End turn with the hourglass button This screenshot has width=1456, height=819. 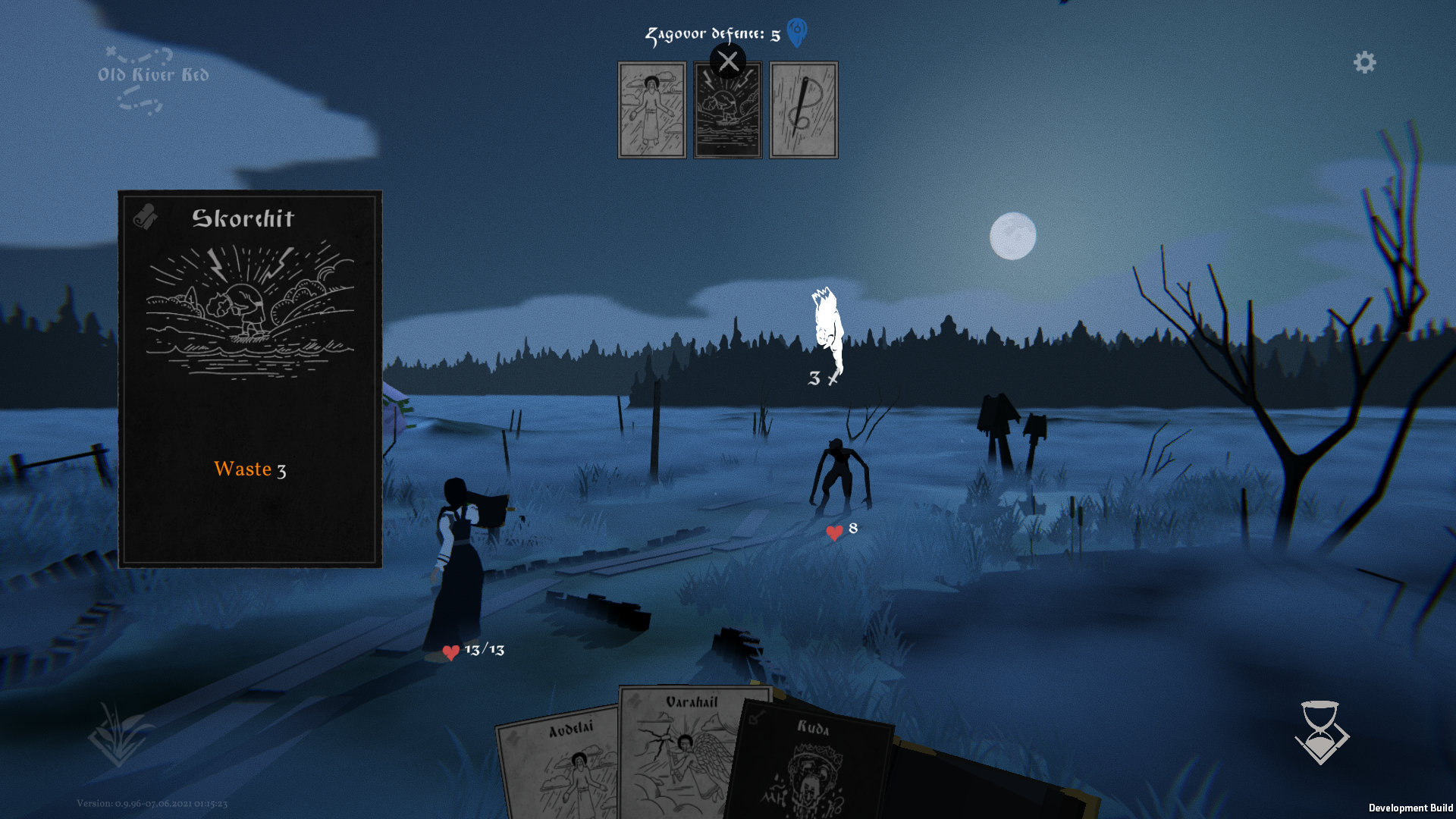coord(1322,732)
